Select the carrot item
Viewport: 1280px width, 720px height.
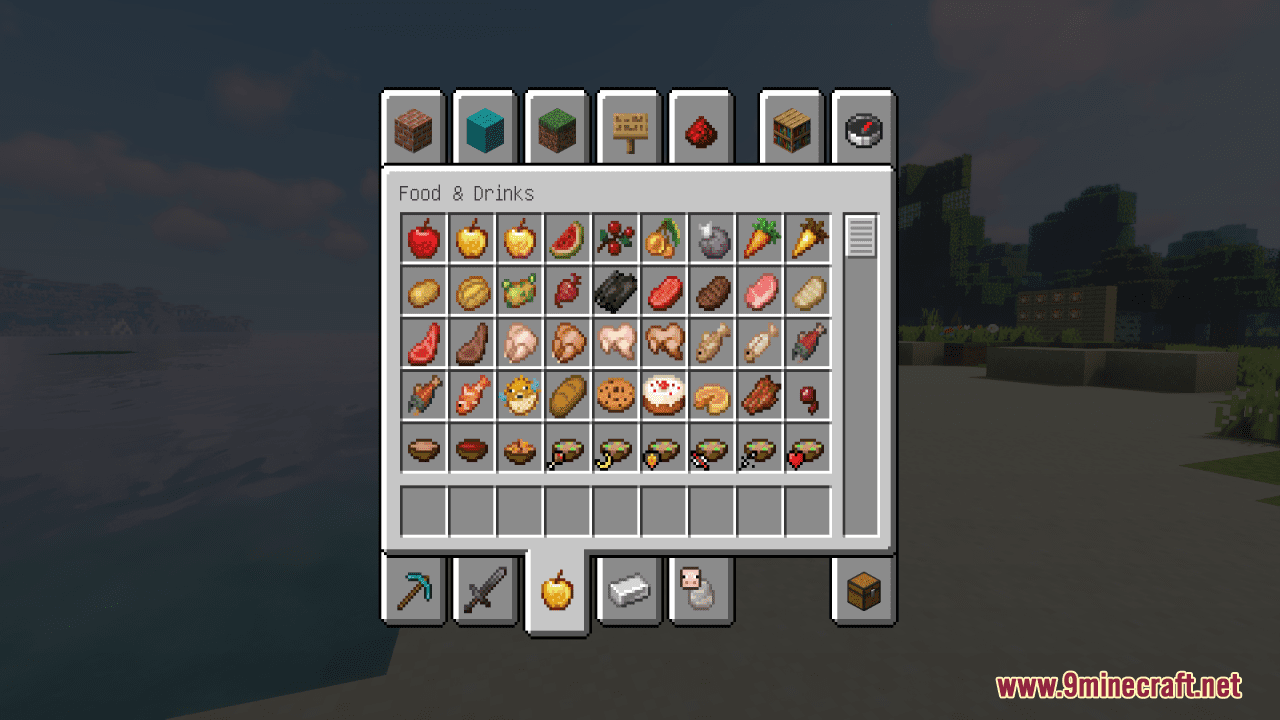[759, 240]
